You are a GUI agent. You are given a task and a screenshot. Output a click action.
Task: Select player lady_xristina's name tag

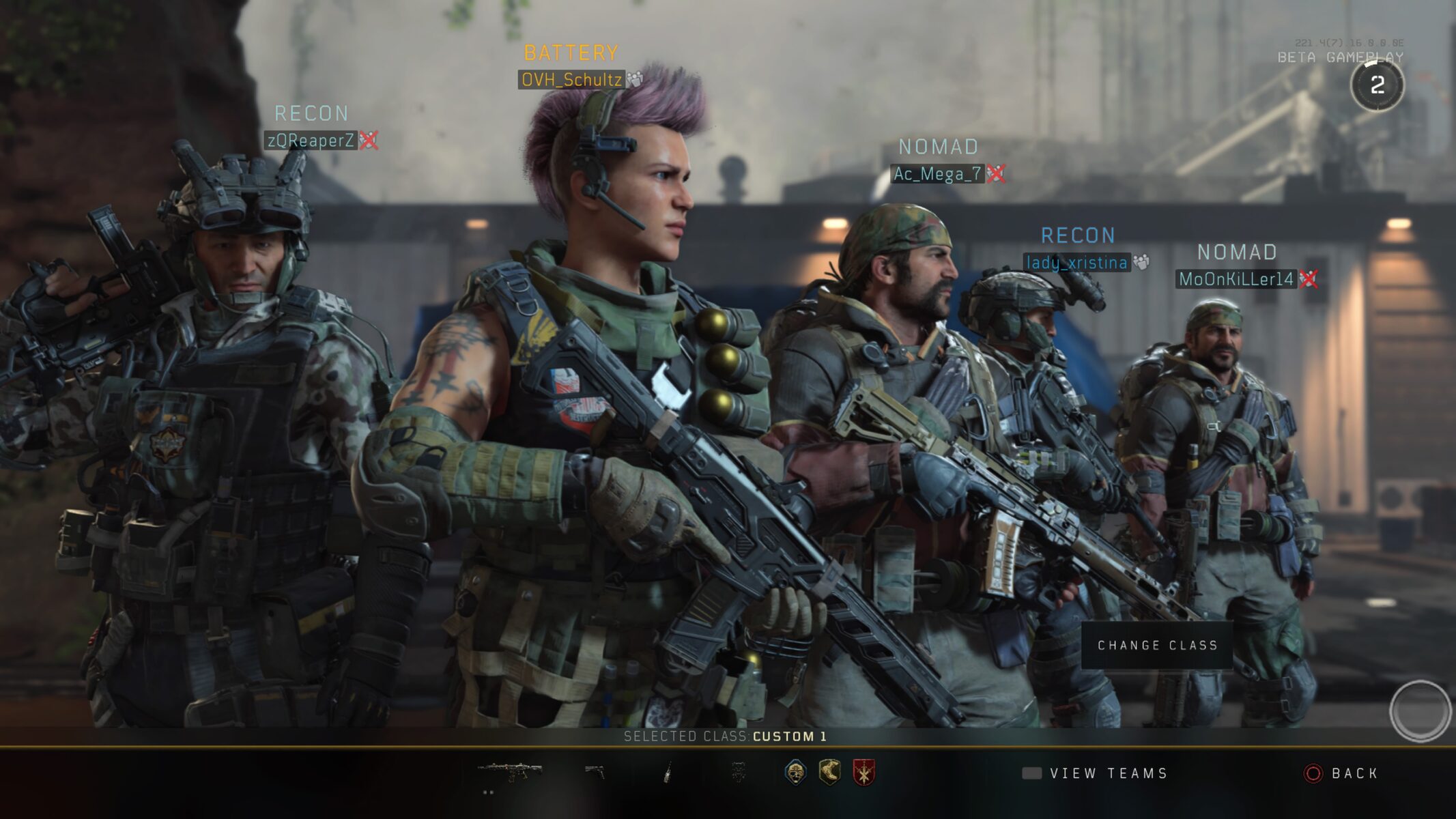(1076, 263)
